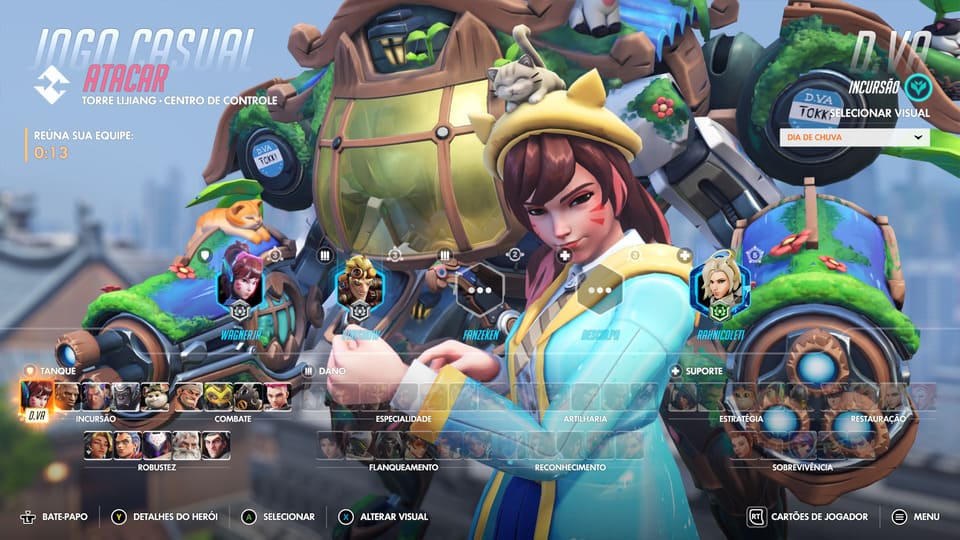The image size is (960, 540).
Task: Pick Doomfist from the tank roster
Action: [x=67, y=397]
